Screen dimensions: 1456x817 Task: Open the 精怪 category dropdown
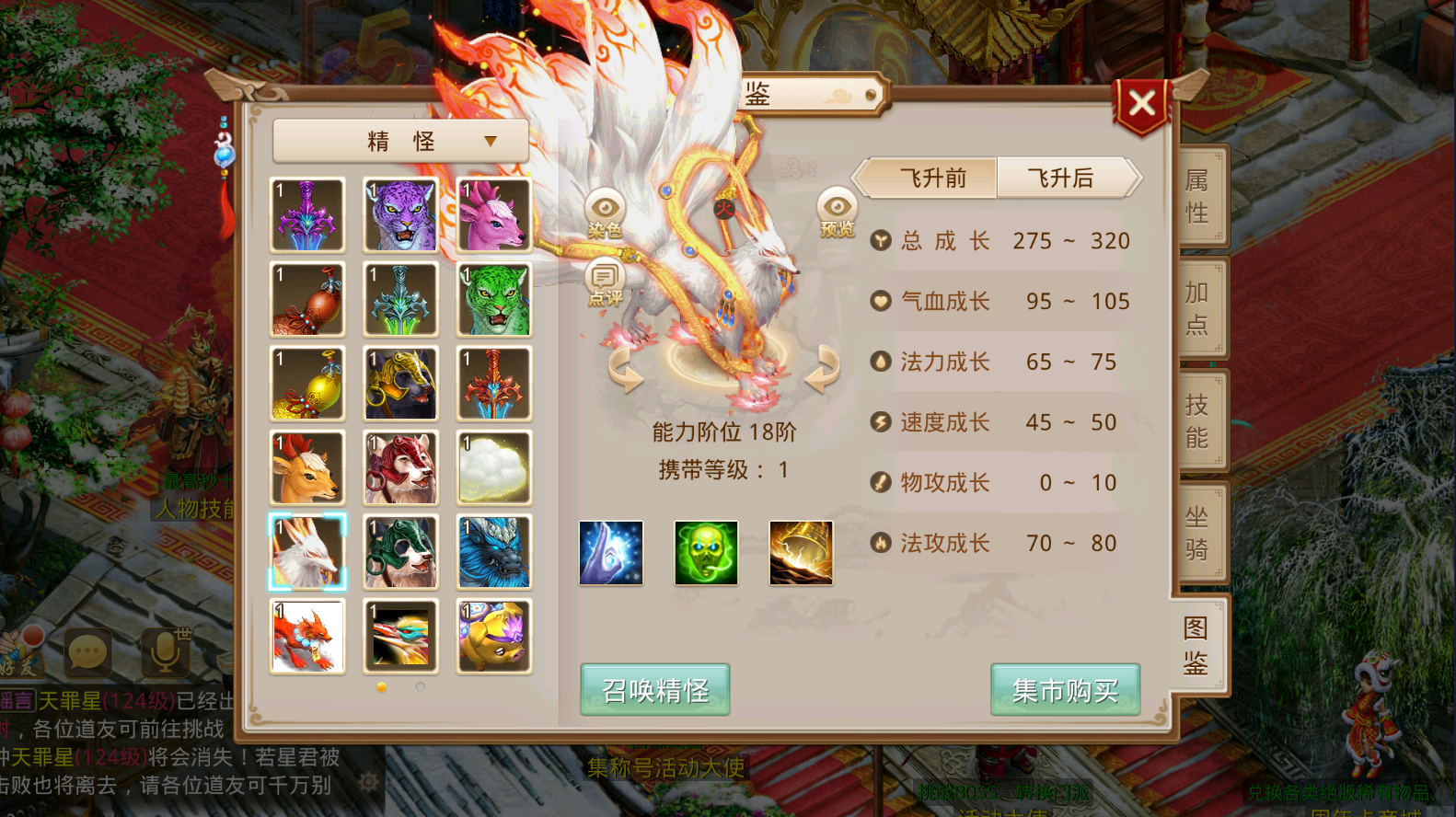click(400, 140)
